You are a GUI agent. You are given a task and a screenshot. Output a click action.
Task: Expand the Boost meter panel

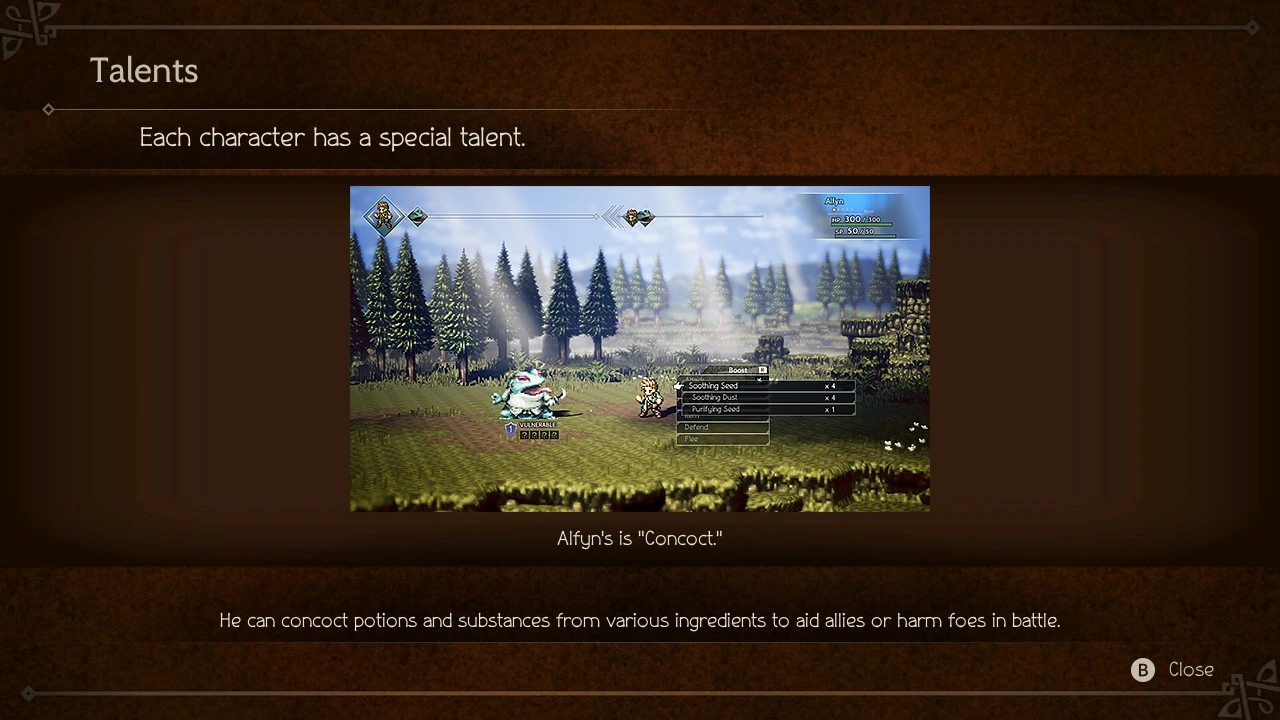pyautogui.click(x=740, y=369)
